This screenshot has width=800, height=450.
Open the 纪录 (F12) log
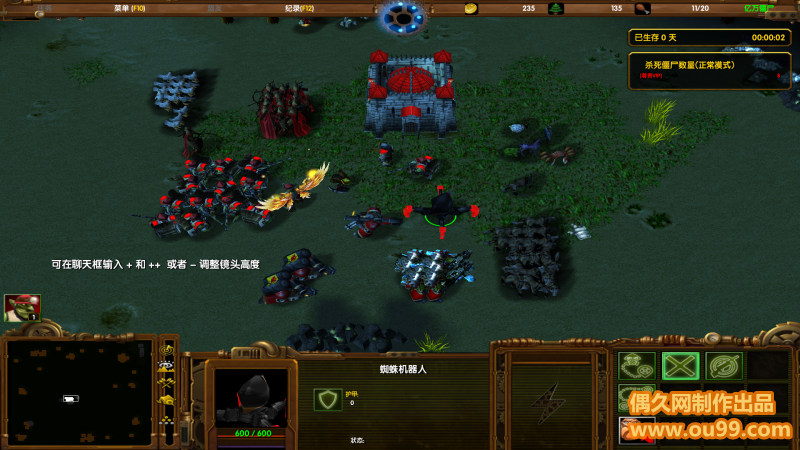pyautogui.click(x=299, y=8)
